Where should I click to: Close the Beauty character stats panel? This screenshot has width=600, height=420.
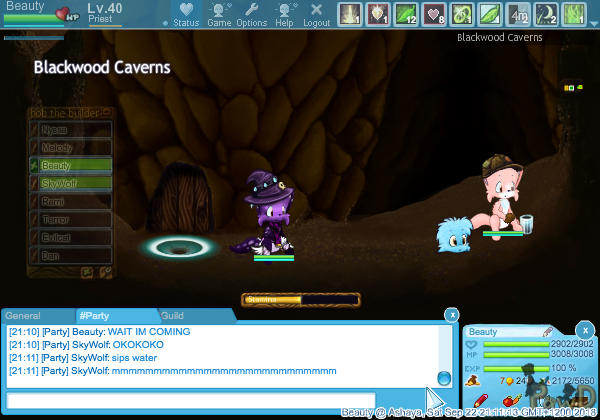pos(585,329)
